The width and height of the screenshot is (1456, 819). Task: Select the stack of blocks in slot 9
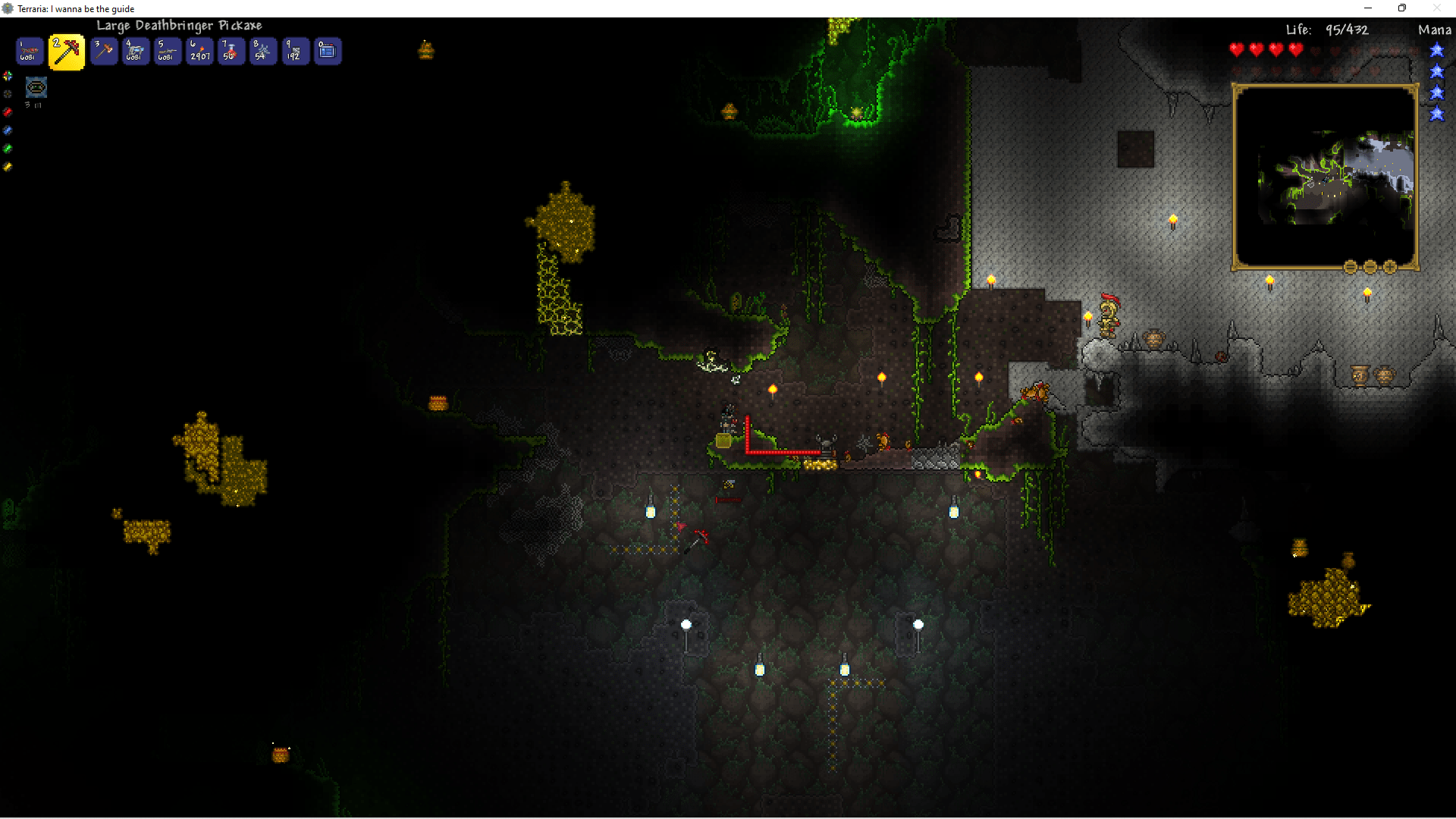click(x=295, y=51)
